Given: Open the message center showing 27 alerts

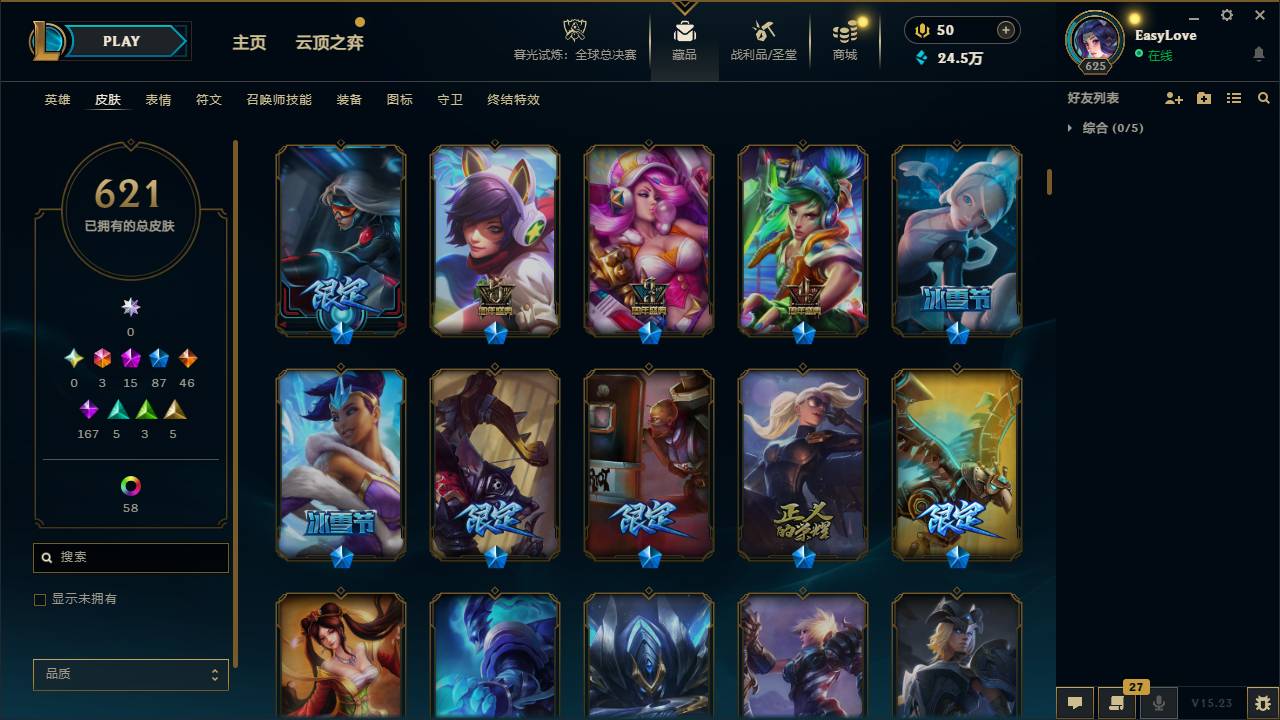Looking at the screenshot, I should (x=1117, y=703).
